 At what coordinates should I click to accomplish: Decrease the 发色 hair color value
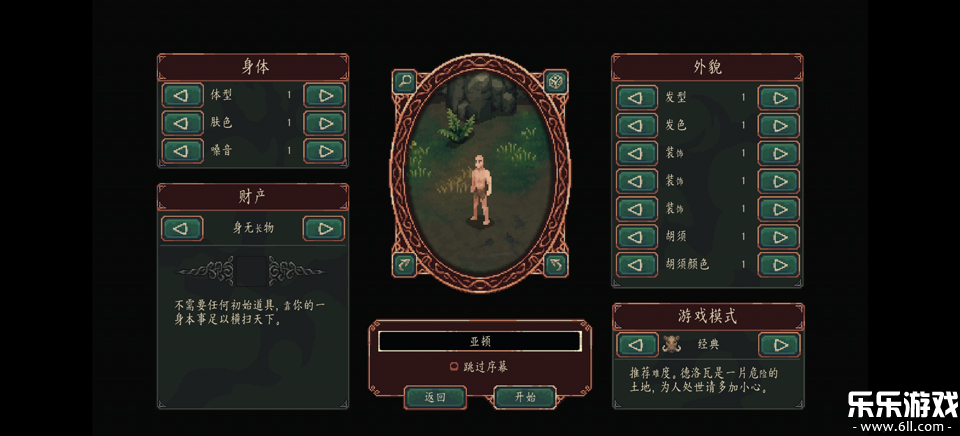click(637, 126)
